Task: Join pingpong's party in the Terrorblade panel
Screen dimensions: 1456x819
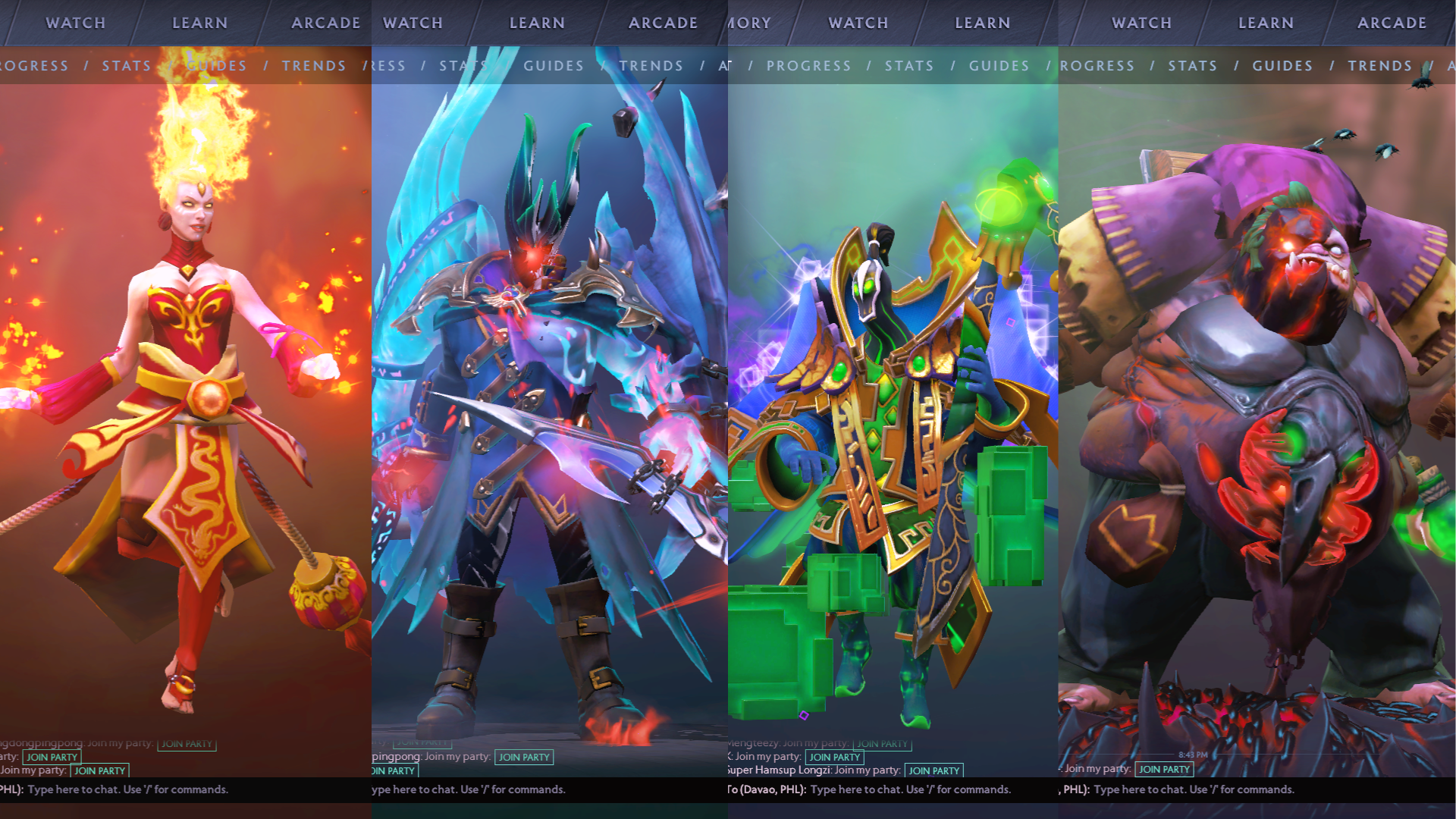Action: (x=524, y=757)
